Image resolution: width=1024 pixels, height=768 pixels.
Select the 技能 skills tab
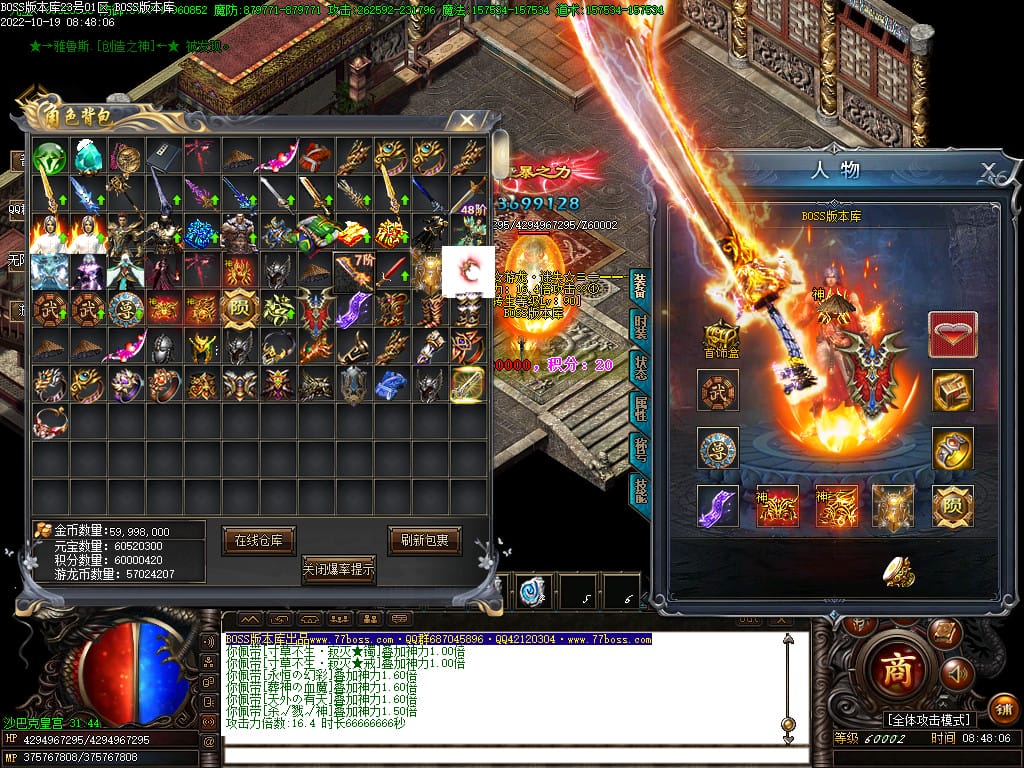640,488
